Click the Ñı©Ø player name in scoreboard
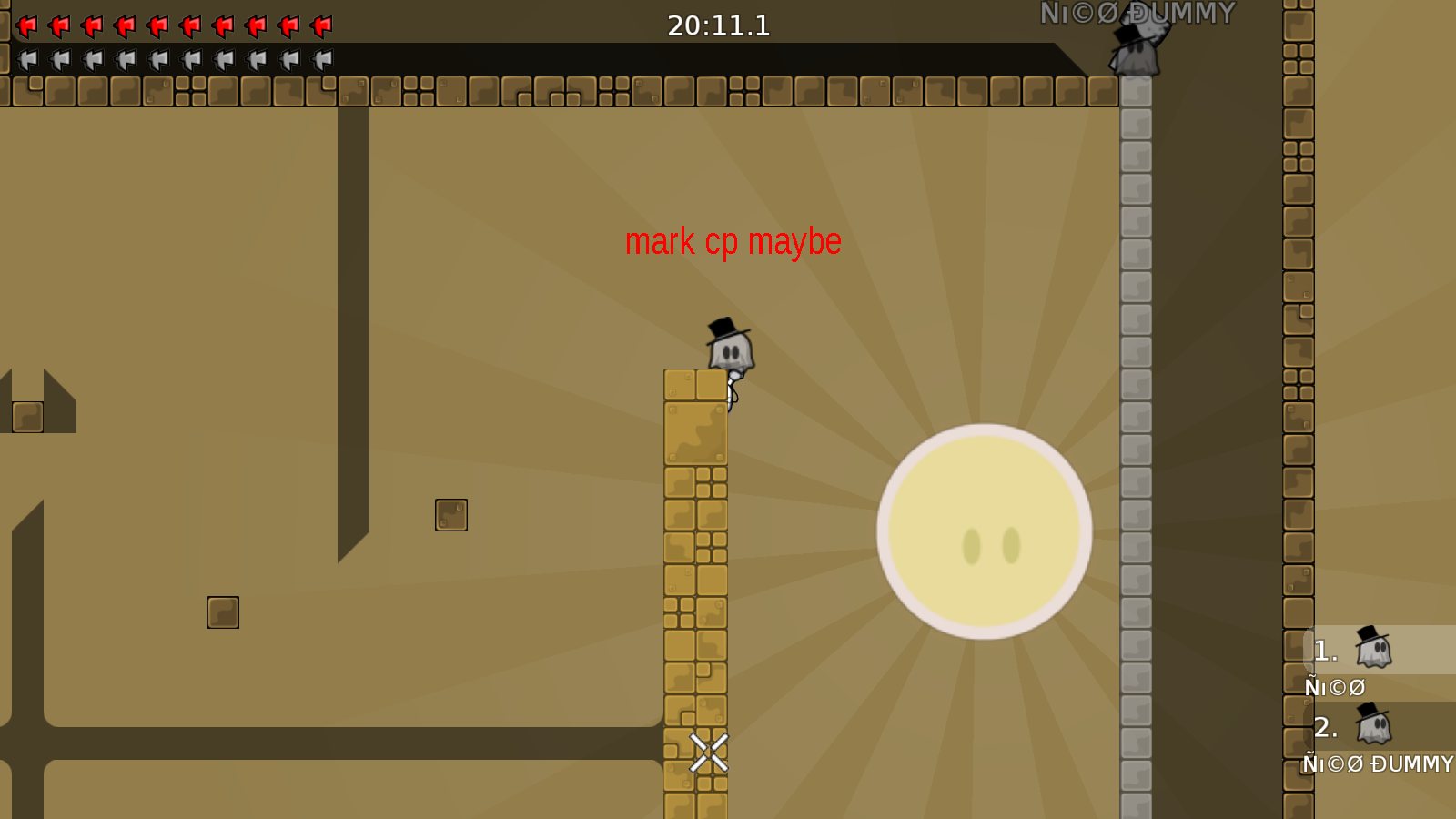The height and width of the screenshot is (819, 1456). click(x=1334, y=687)
